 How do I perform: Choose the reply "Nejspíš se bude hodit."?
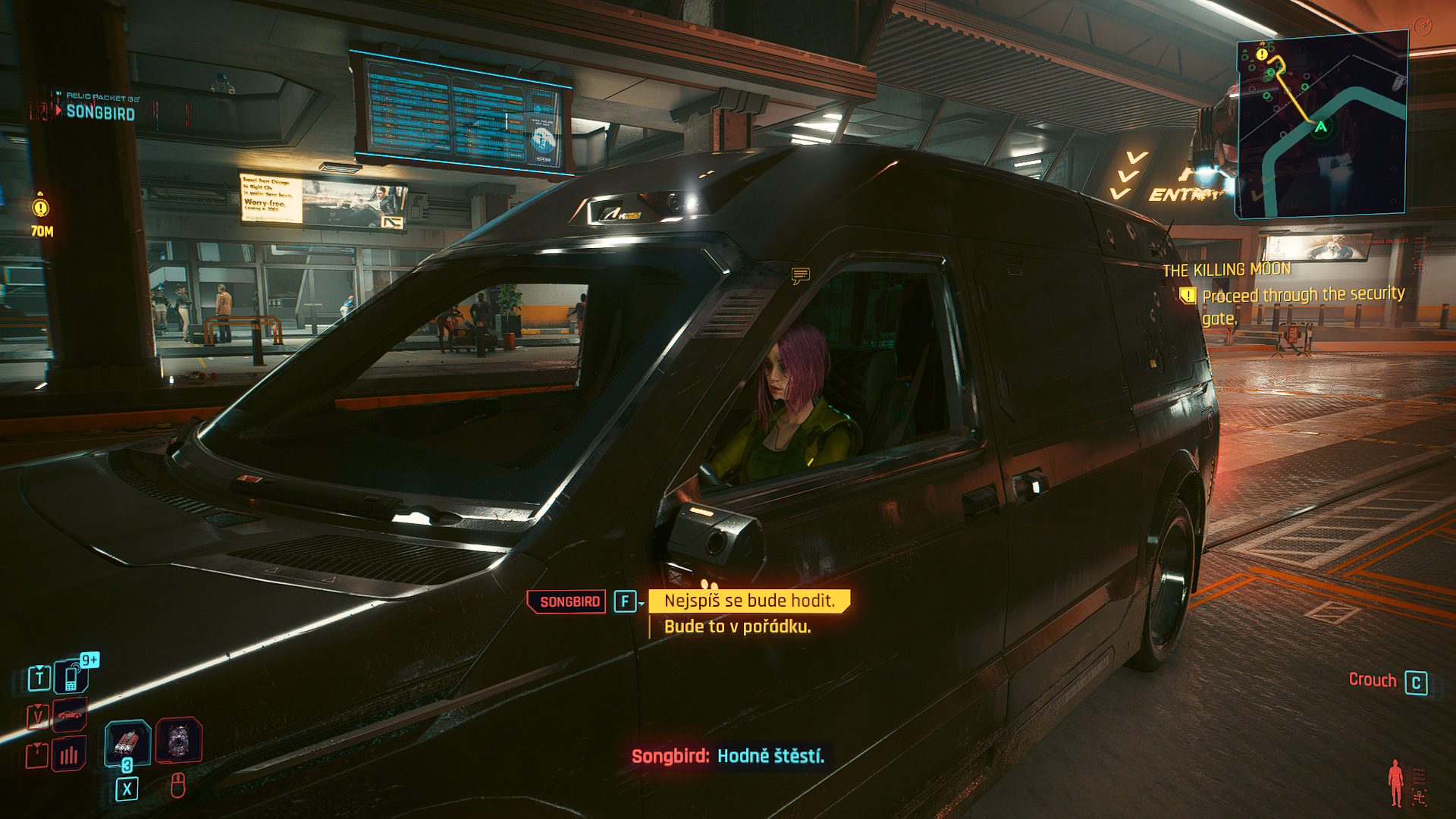coord(749,601)
